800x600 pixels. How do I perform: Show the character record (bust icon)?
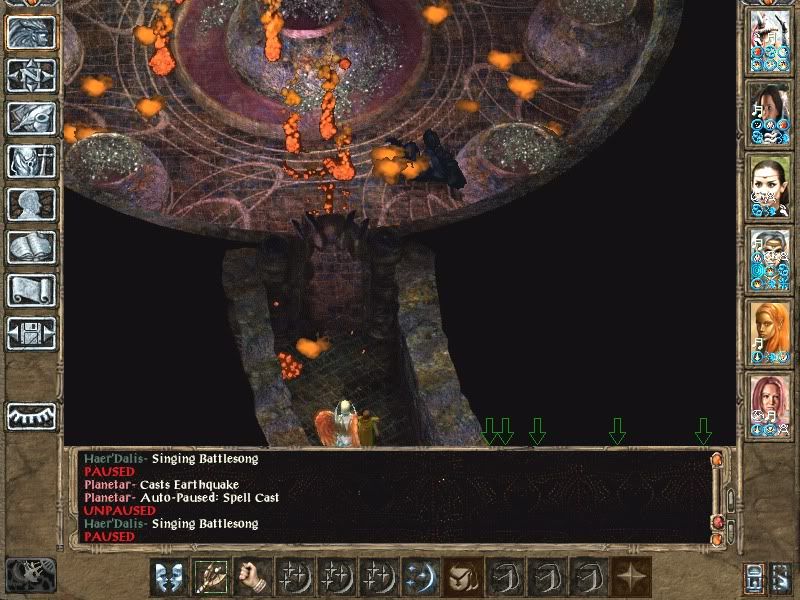pyautogui.click(x=31, y=204)
